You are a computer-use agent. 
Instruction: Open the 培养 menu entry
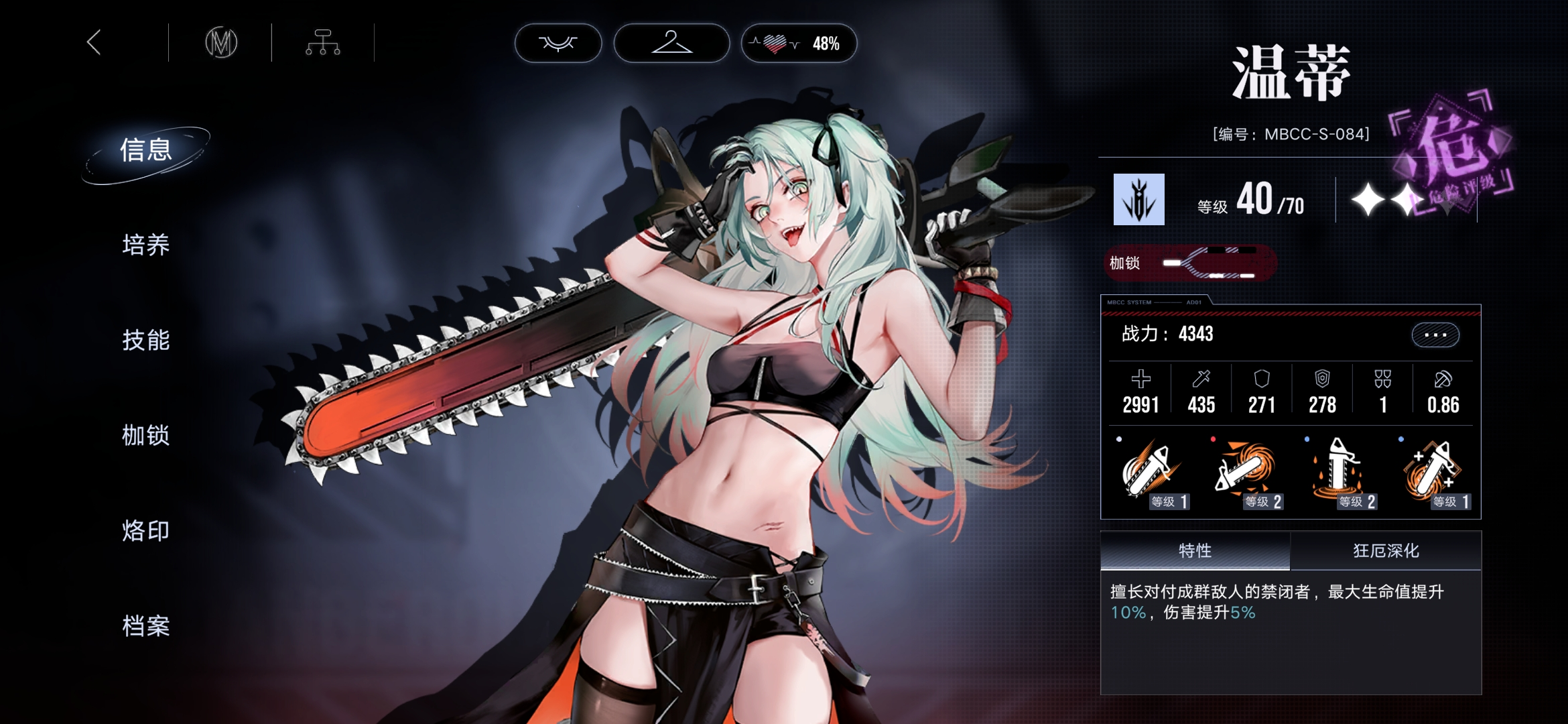(146, 245)
